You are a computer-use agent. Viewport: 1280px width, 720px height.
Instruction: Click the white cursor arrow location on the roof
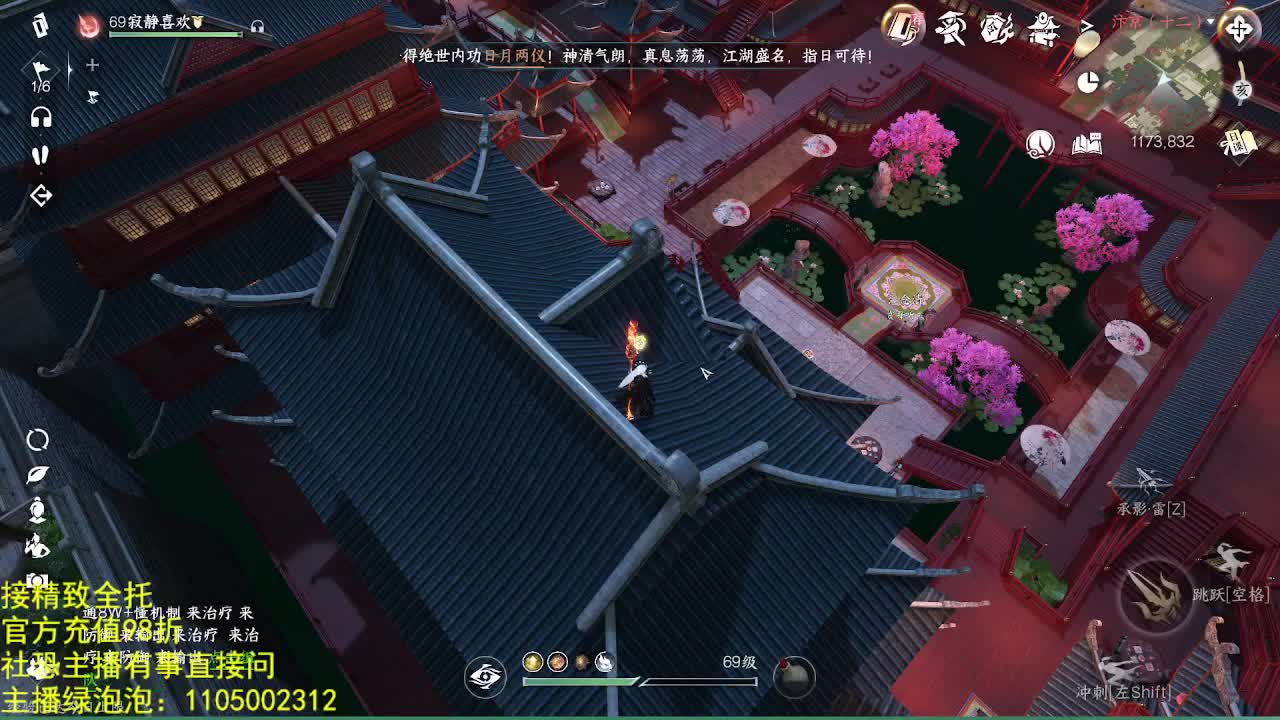[x=703, y=375]
